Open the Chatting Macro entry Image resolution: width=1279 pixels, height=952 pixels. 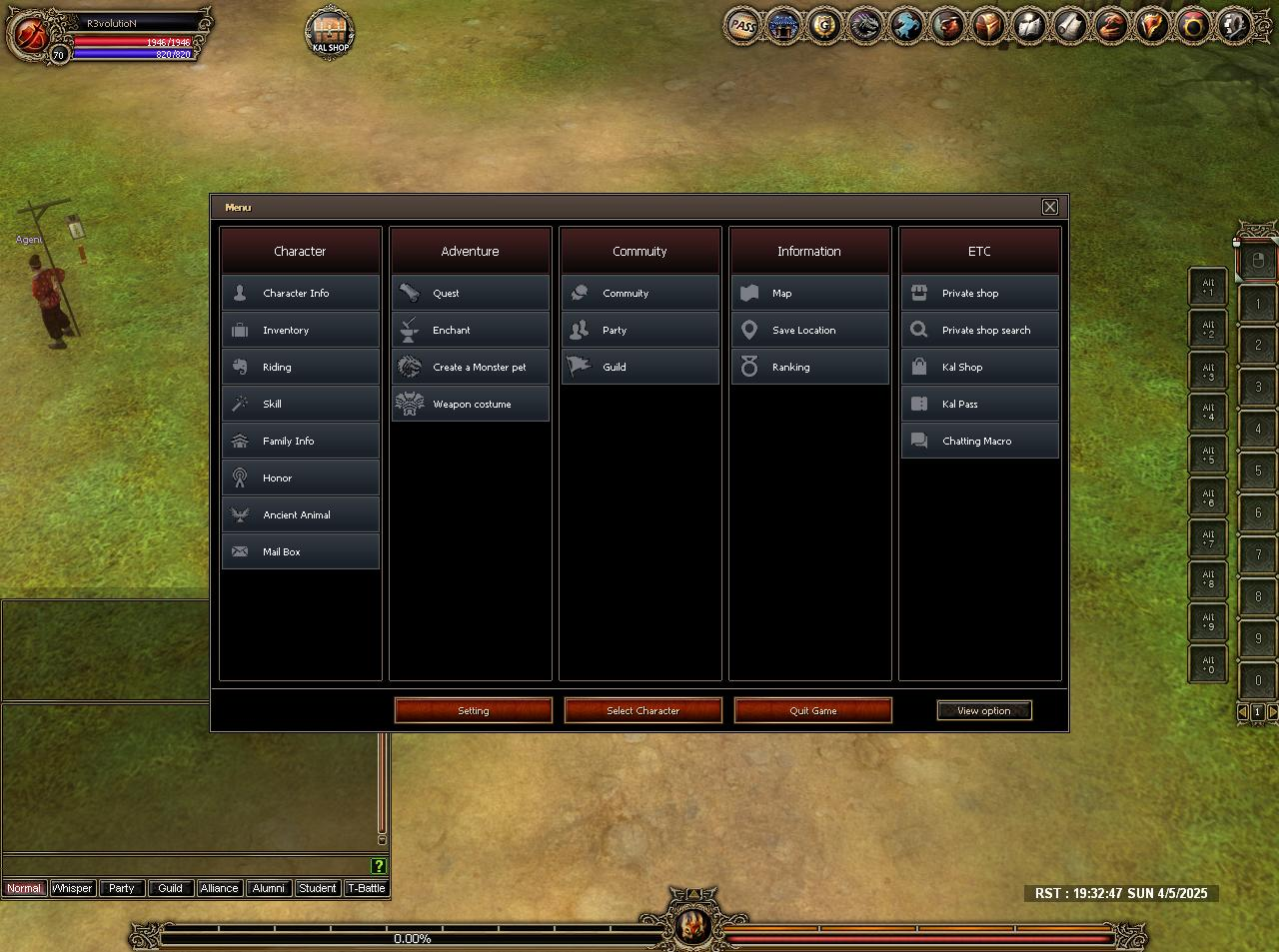click(x=979, y=441)
